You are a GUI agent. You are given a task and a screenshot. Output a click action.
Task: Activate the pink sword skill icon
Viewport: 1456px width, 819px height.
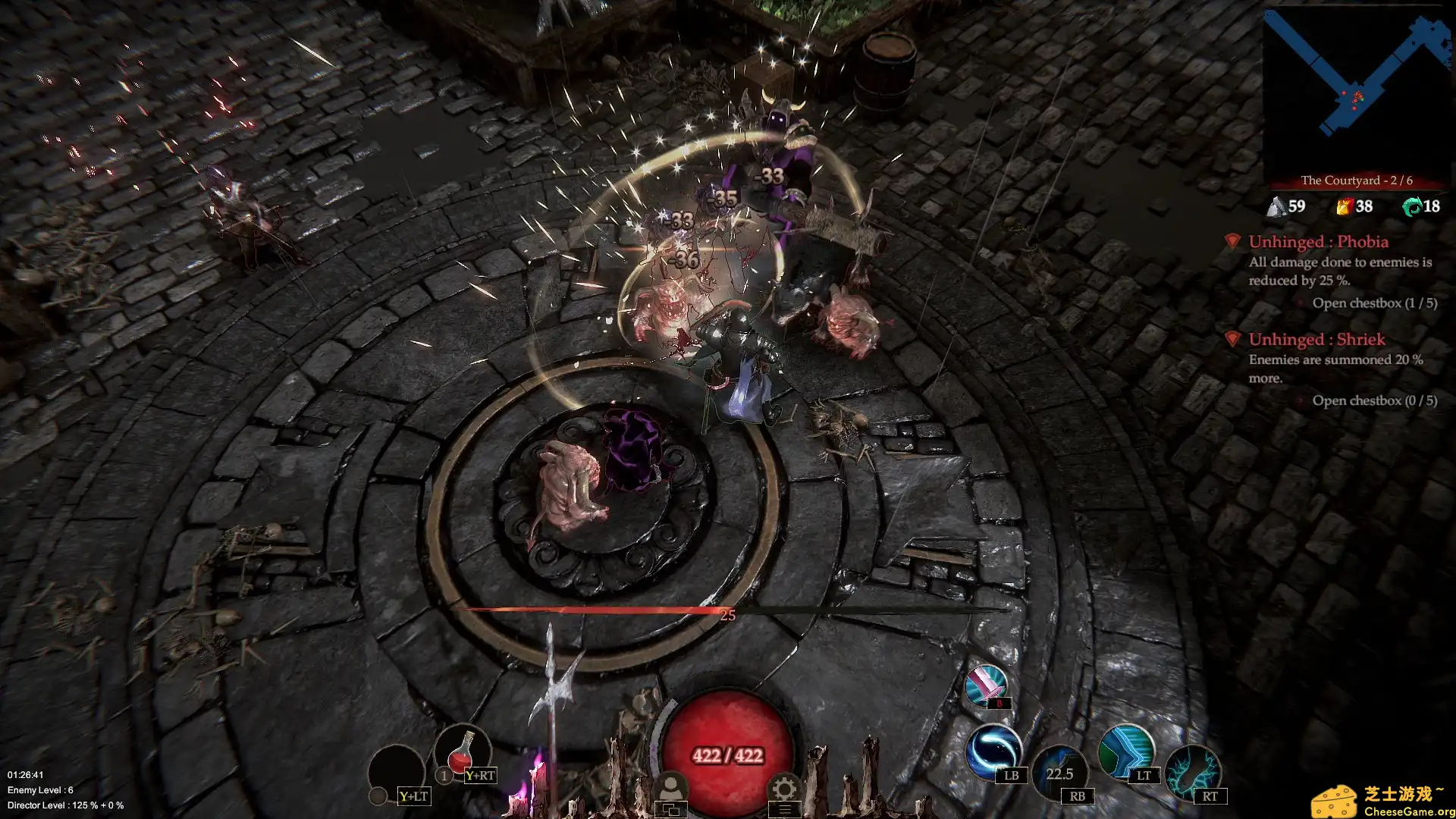pos(986,685)
